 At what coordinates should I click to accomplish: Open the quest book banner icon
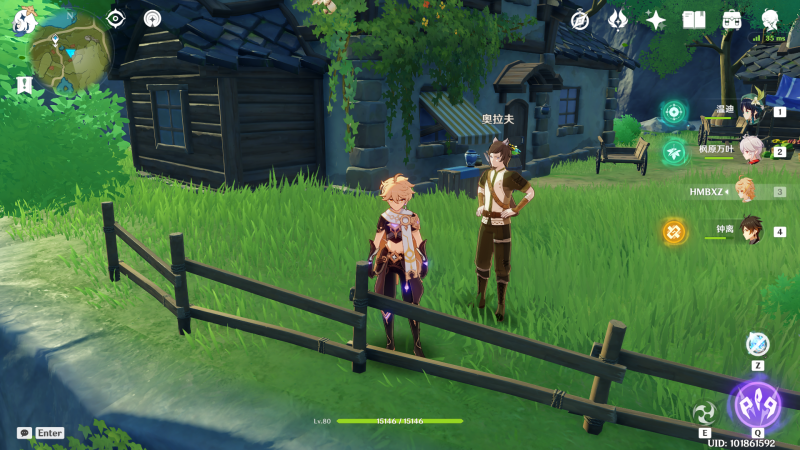pyautogui.click(x=24, y=85)
